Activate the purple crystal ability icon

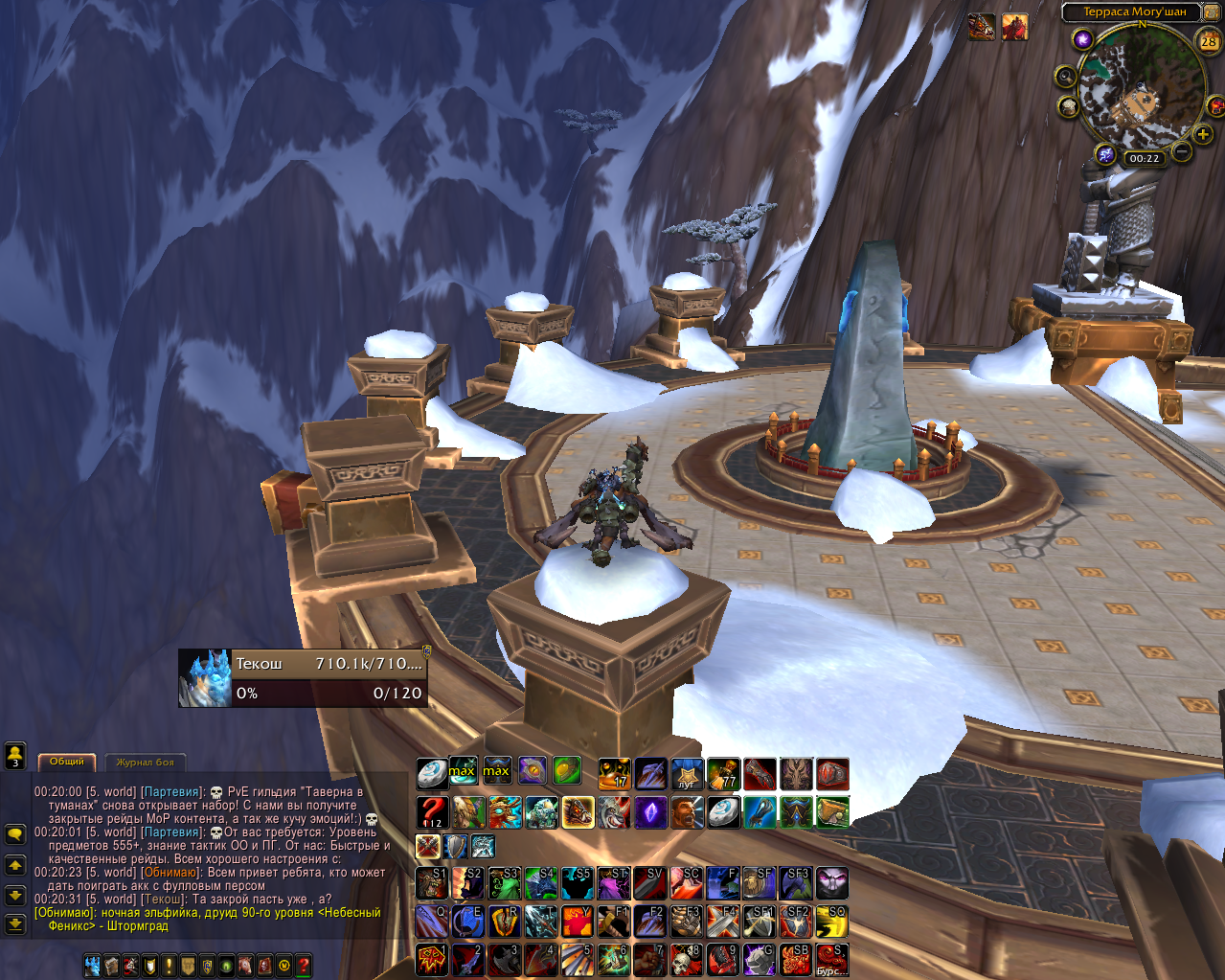click(x=651, y=812)
